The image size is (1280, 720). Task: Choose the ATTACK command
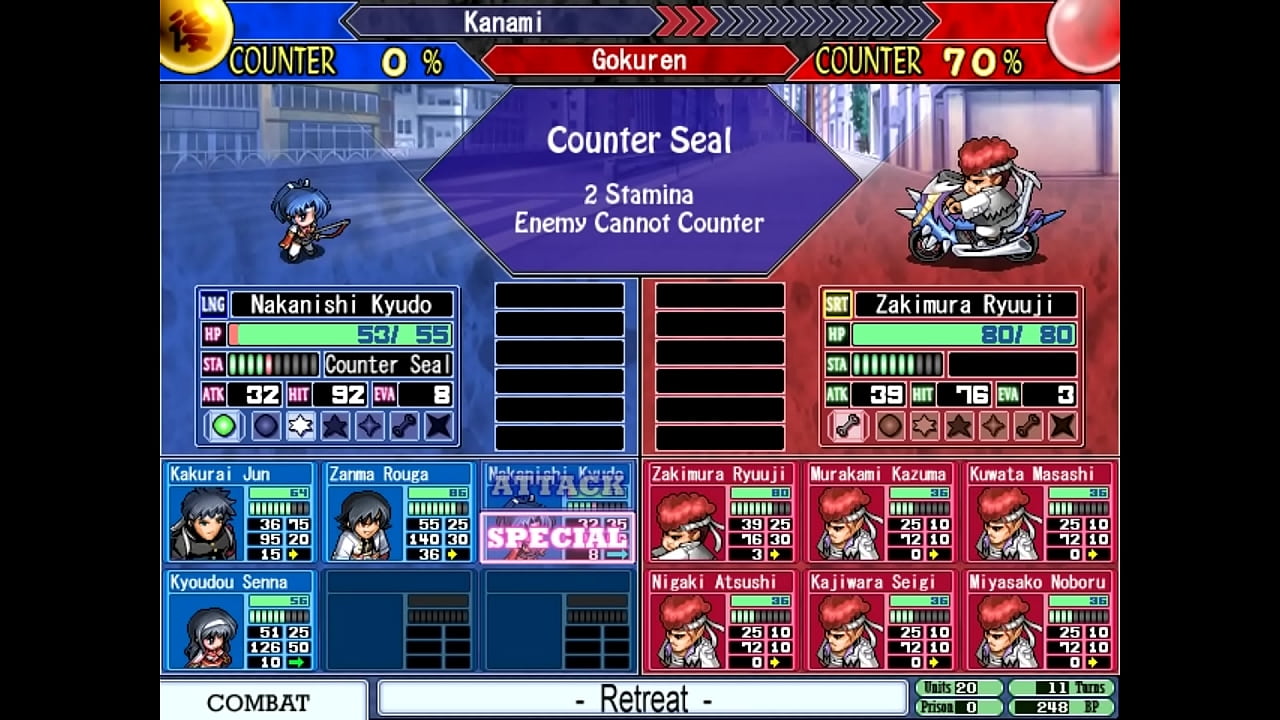click(x=557, y=487)
